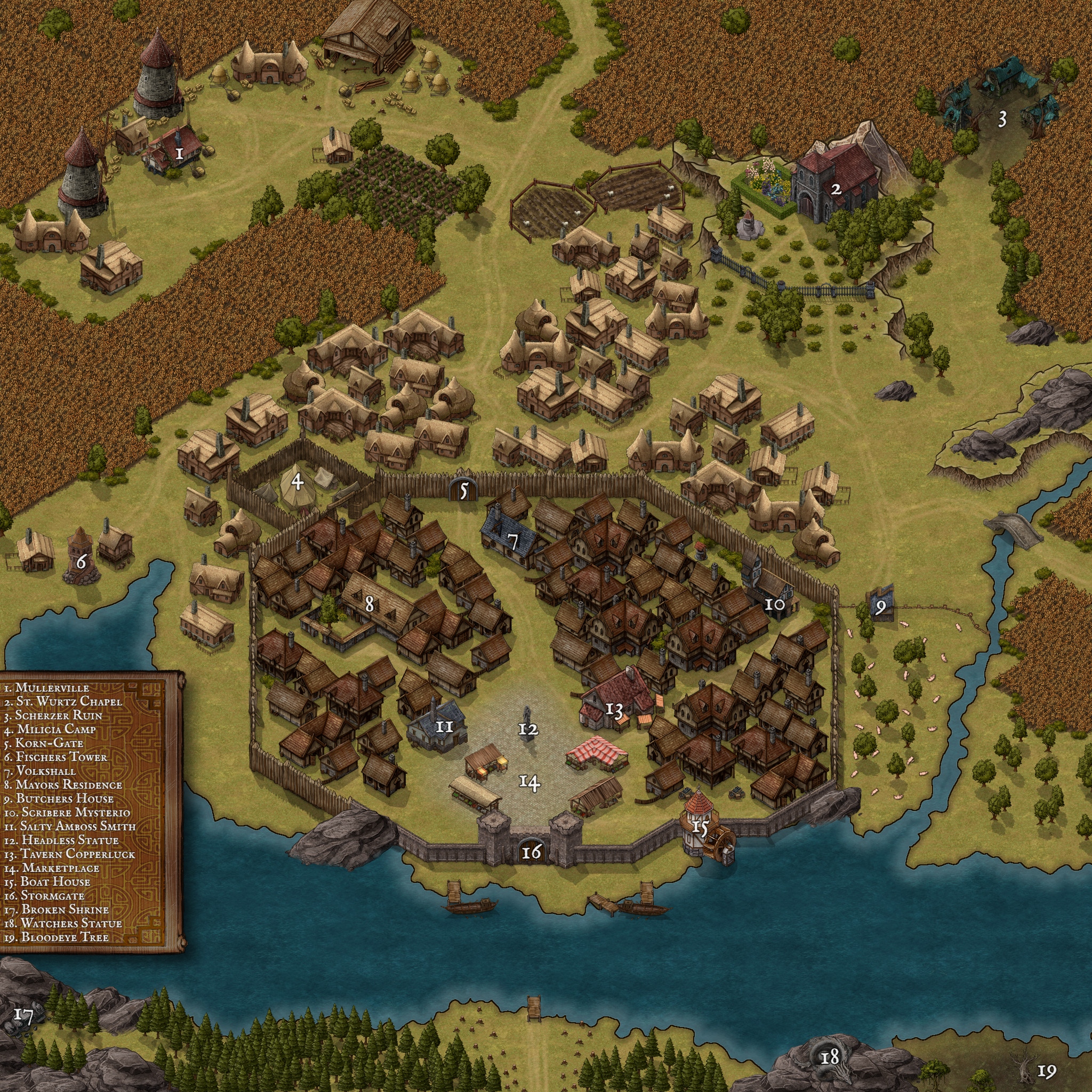
Task: Select map marker 15 by the waterwheel
Action: 700,828
